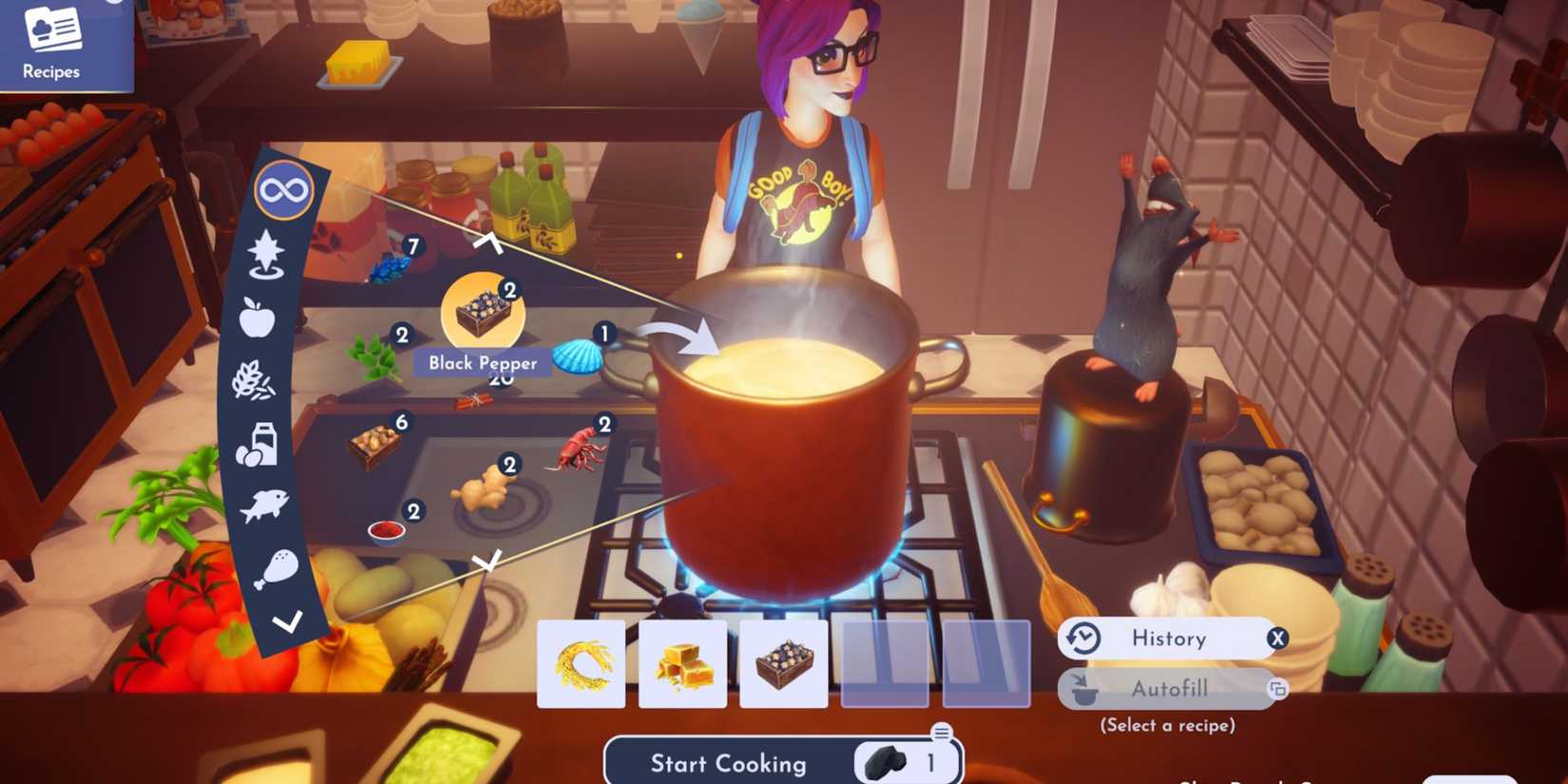Toggle the infinity all-ingredients filter
Viewport: 1568px width, 784px height.
click(x=284, y=189)
